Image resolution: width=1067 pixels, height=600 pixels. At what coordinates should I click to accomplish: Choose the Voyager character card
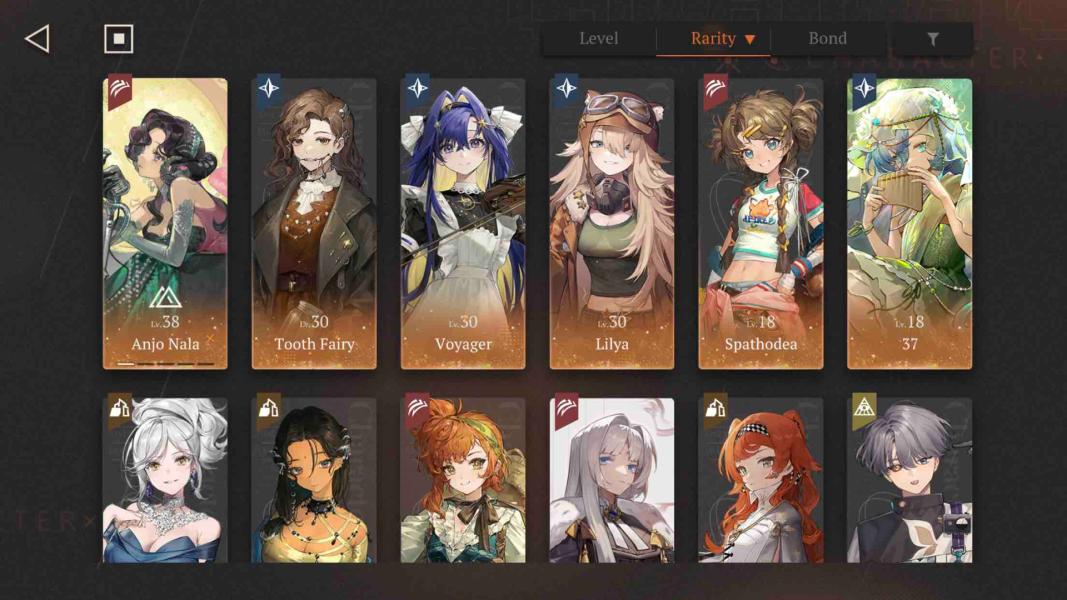(x=463, y=223)
